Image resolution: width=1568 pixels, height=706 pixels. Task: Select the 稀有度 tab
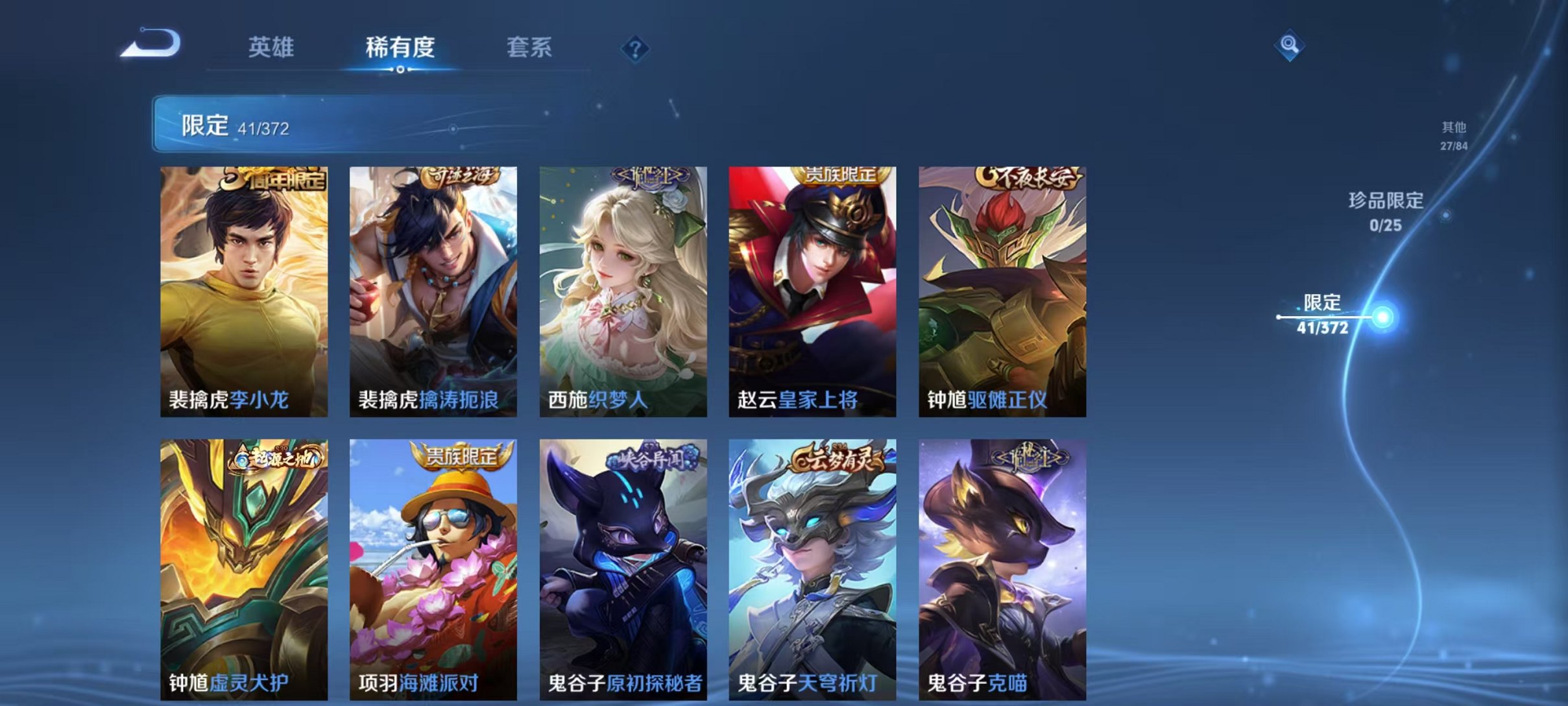[399, 47]
